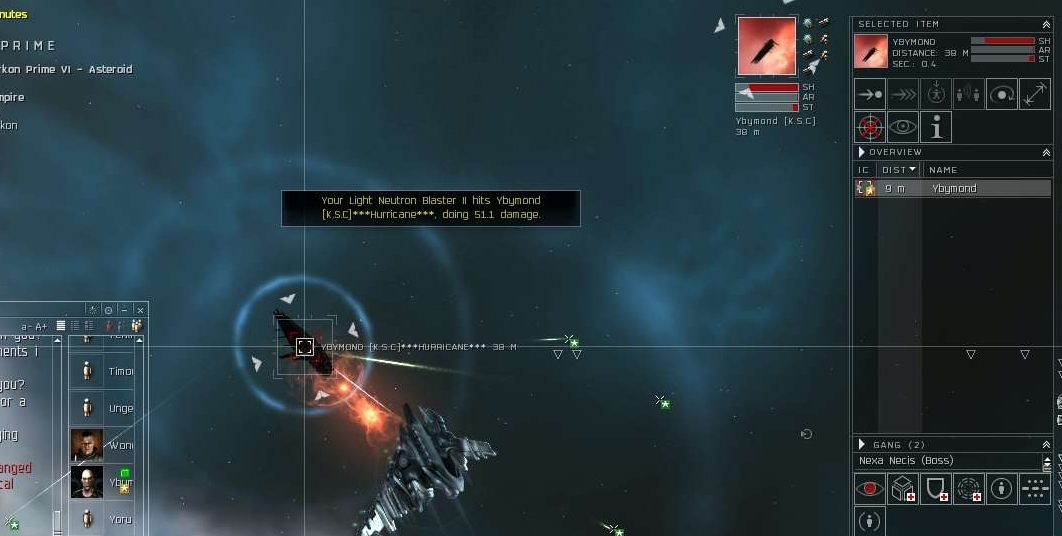Click the shield assistance gang icon

(x=936, y=489)
